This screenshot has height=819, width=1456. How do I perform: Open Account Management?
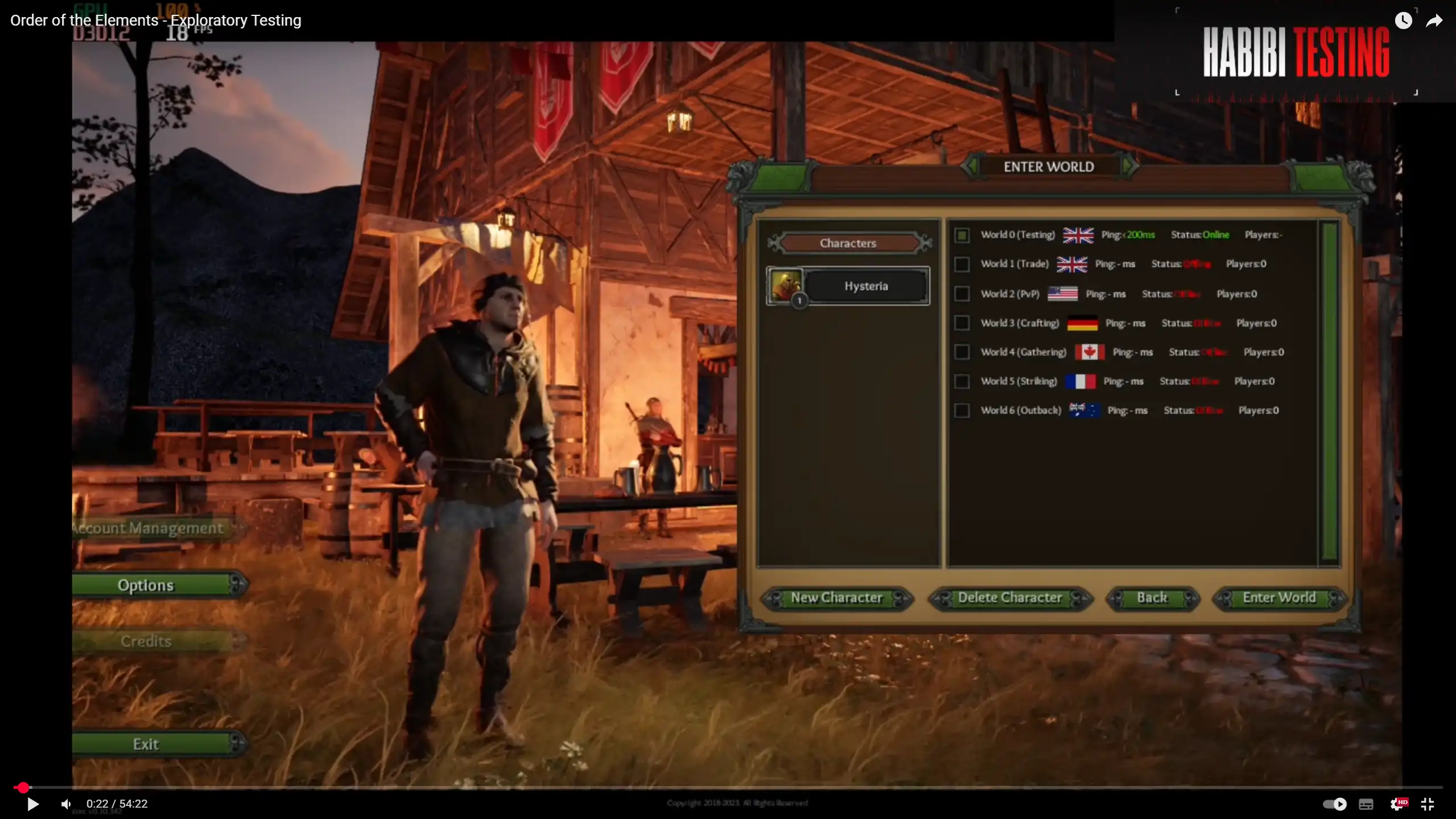coord(149,528)
